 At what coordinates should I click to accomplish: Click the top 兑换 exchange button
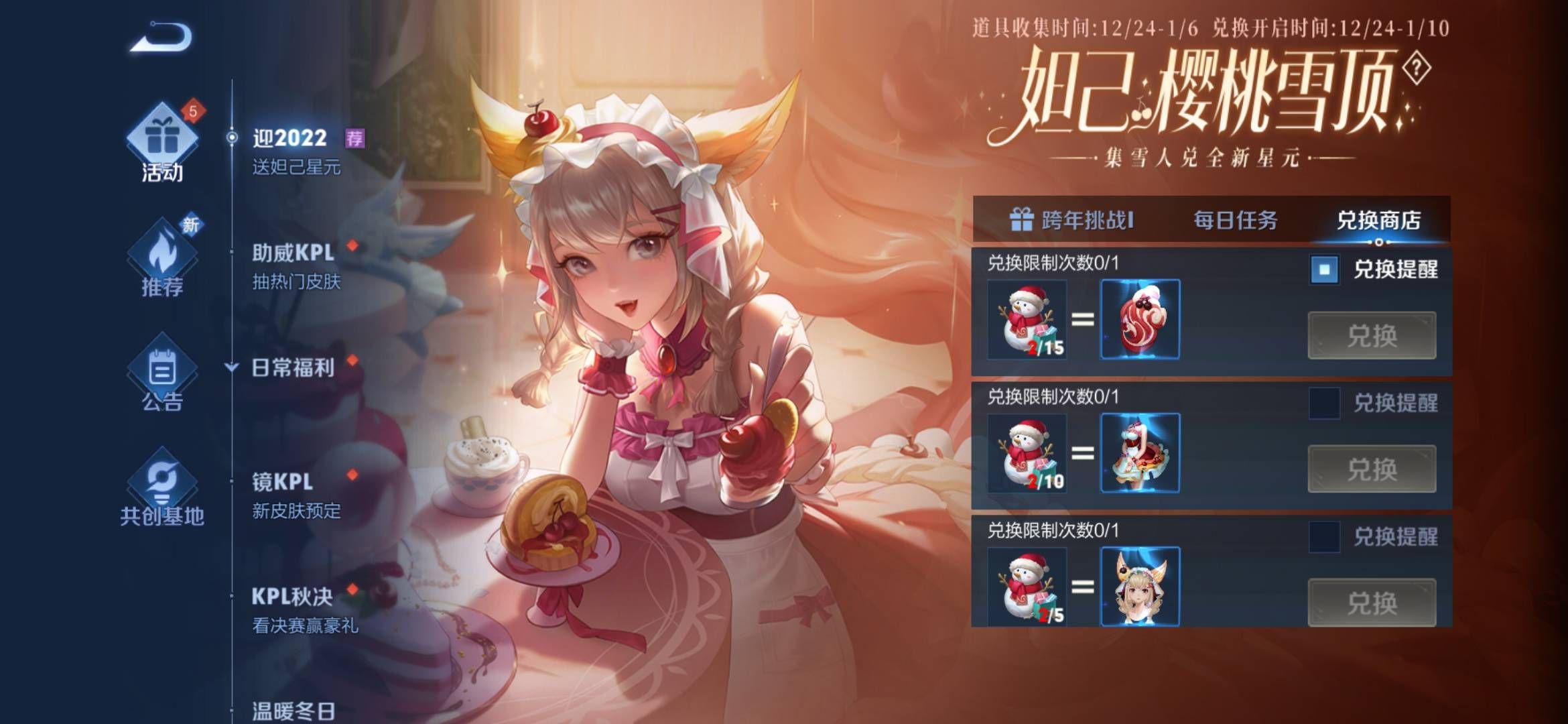1372,337
